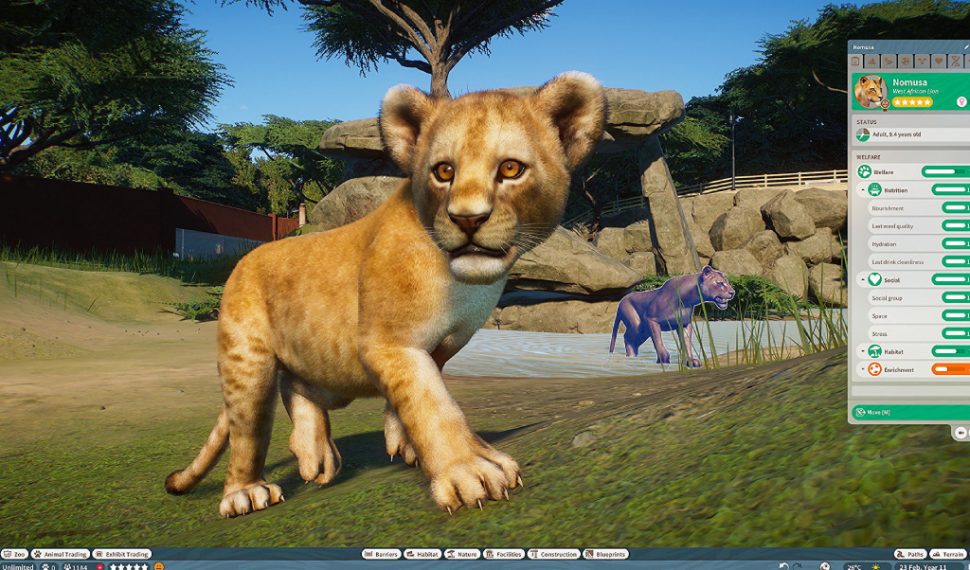Open the Exhibit Trading menu
970x570 pixels.
[x=122, y=554]
